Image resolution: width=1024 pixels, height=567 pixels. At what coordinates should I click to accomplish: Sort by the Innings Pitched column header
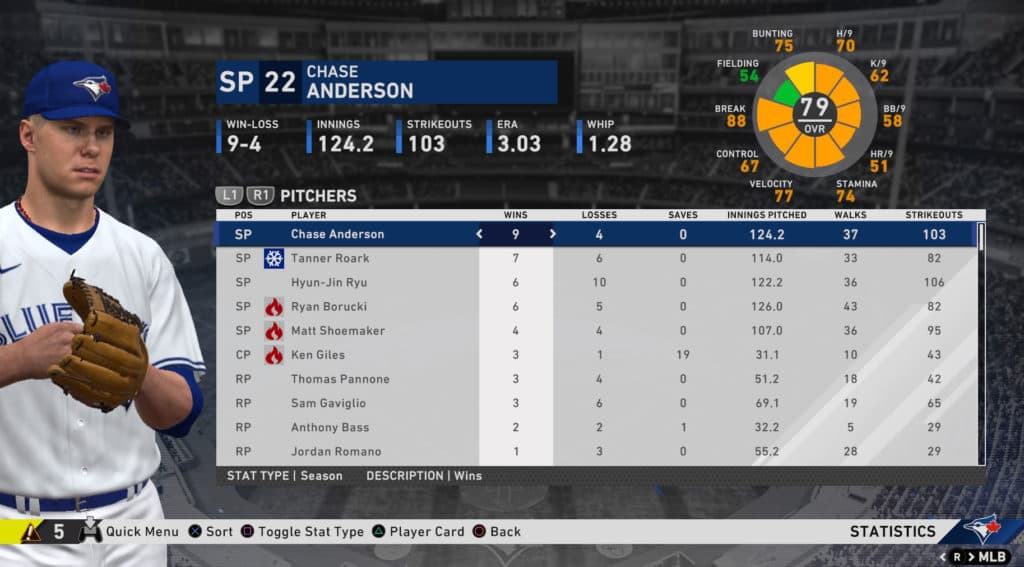[767, 215]
